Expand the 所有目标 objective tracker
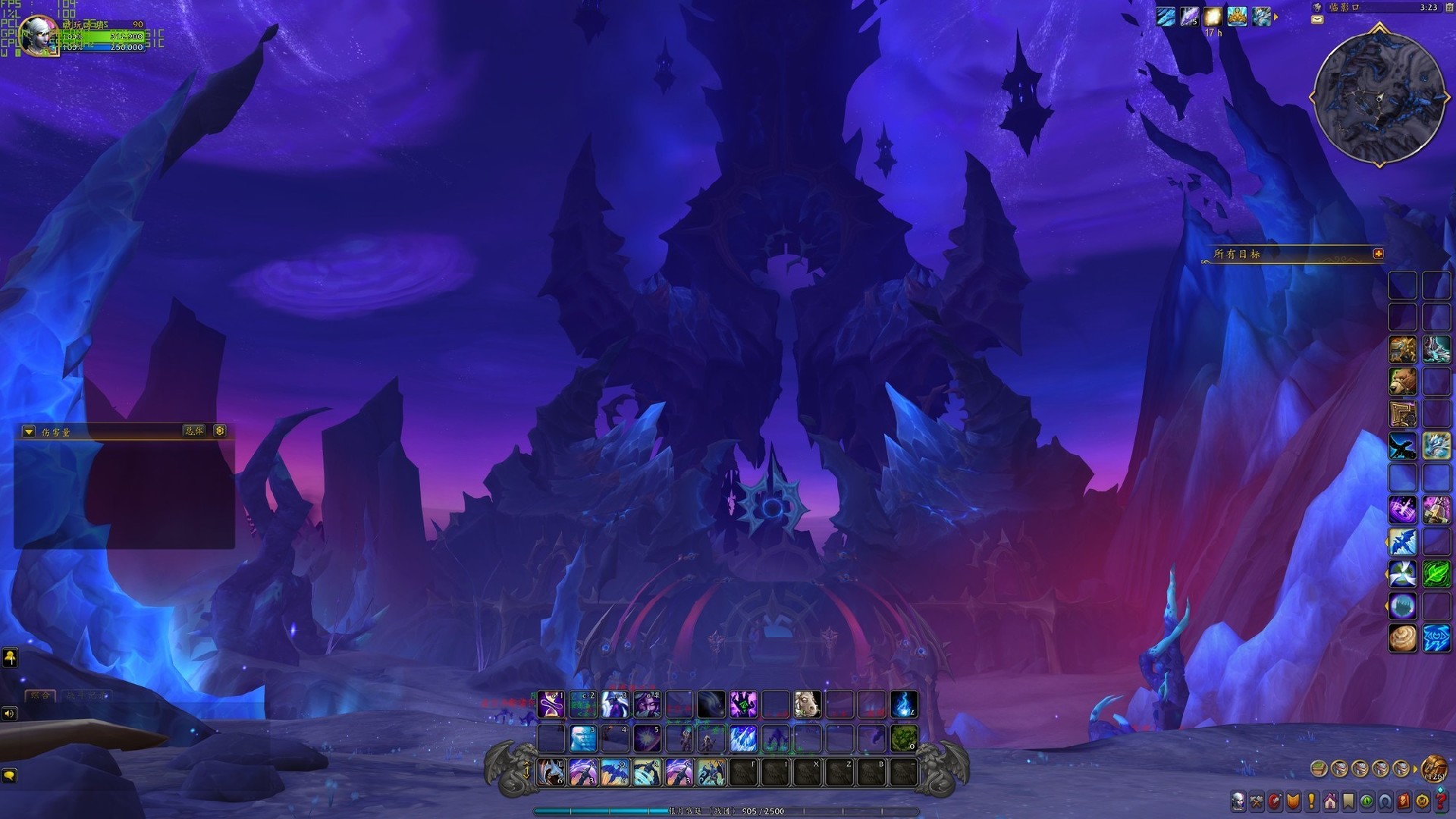This screenshot has height=819, width=1456. coord(1378,254)
